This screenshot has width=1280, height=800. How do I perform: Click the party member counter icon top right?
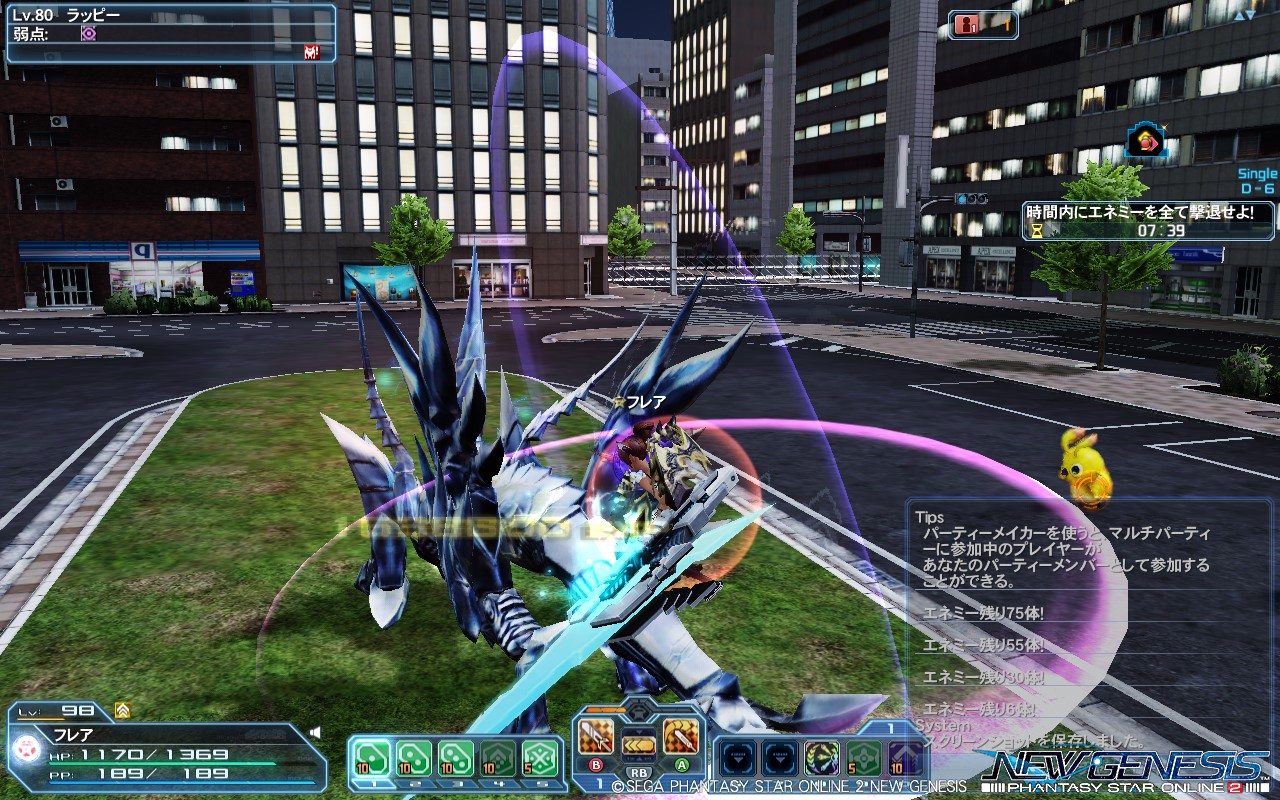[966, 24]
